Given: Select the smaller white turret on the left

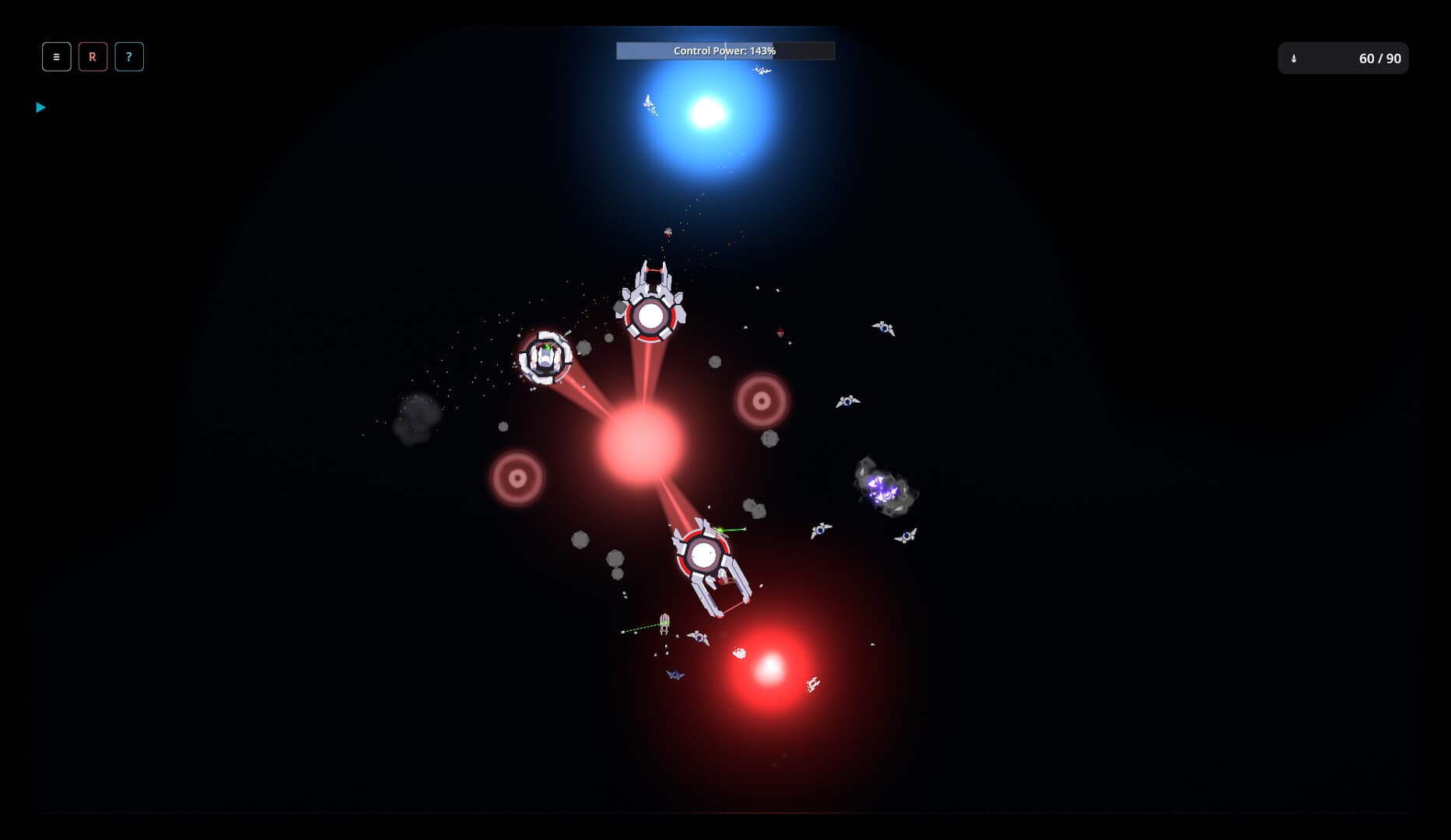Looking at the screenshot, I should pyautogui.click(x=547, y=358).
